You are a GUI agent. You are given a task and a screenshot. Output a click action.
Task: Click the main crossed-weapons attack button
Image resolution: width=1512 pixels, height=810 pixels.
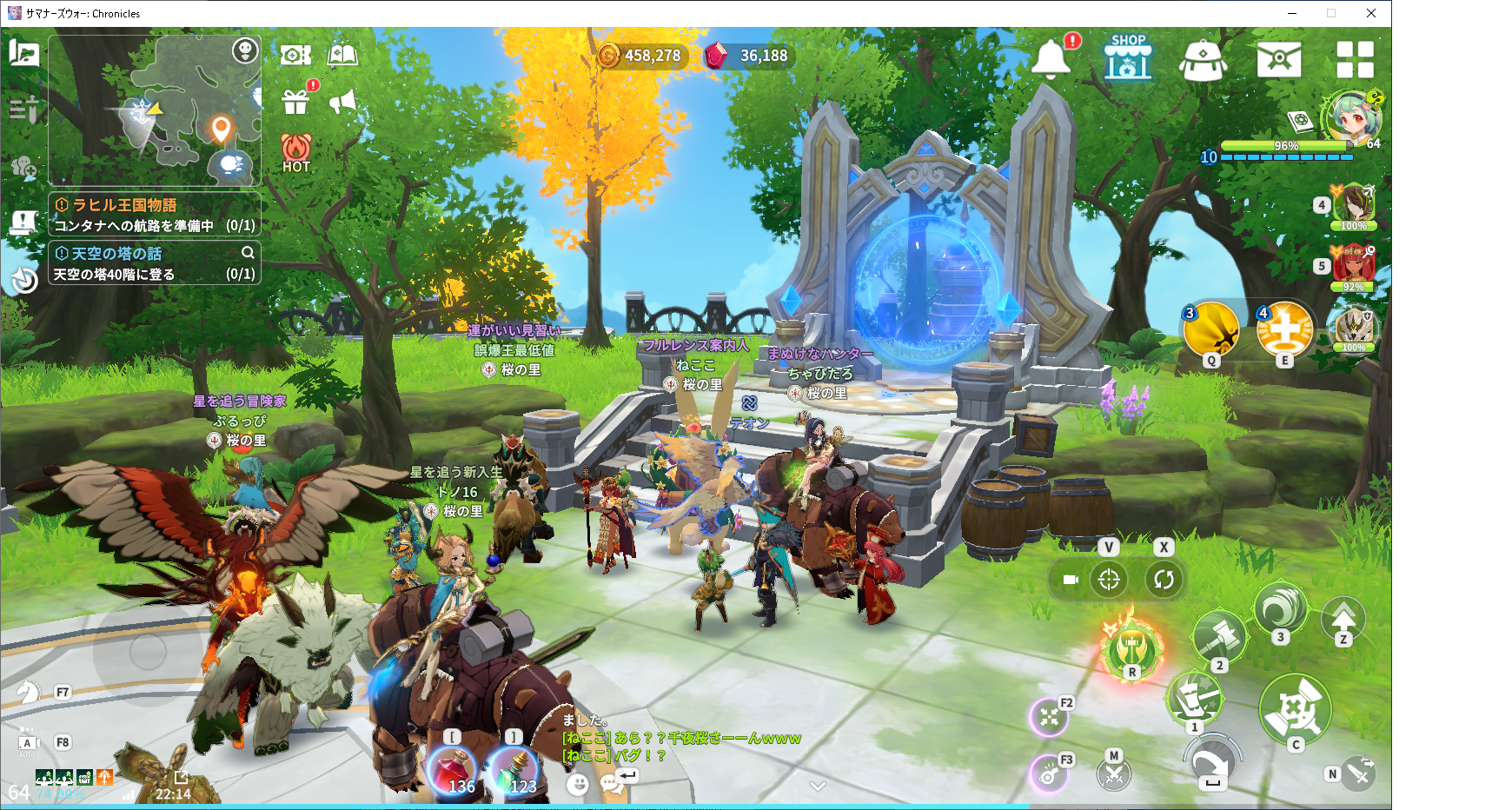[1295, 708]
